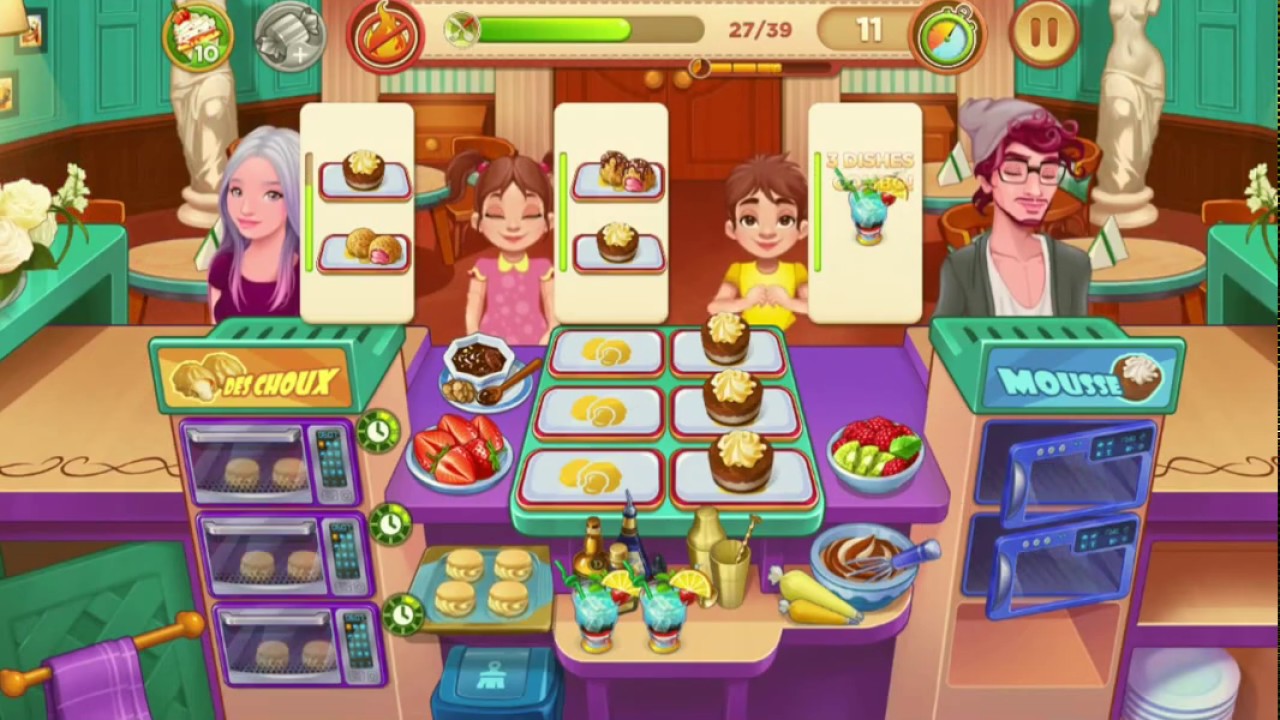The image size is (1280, 720).
Task: Activate the cake slice booster
Action: (x=197, y=37)
